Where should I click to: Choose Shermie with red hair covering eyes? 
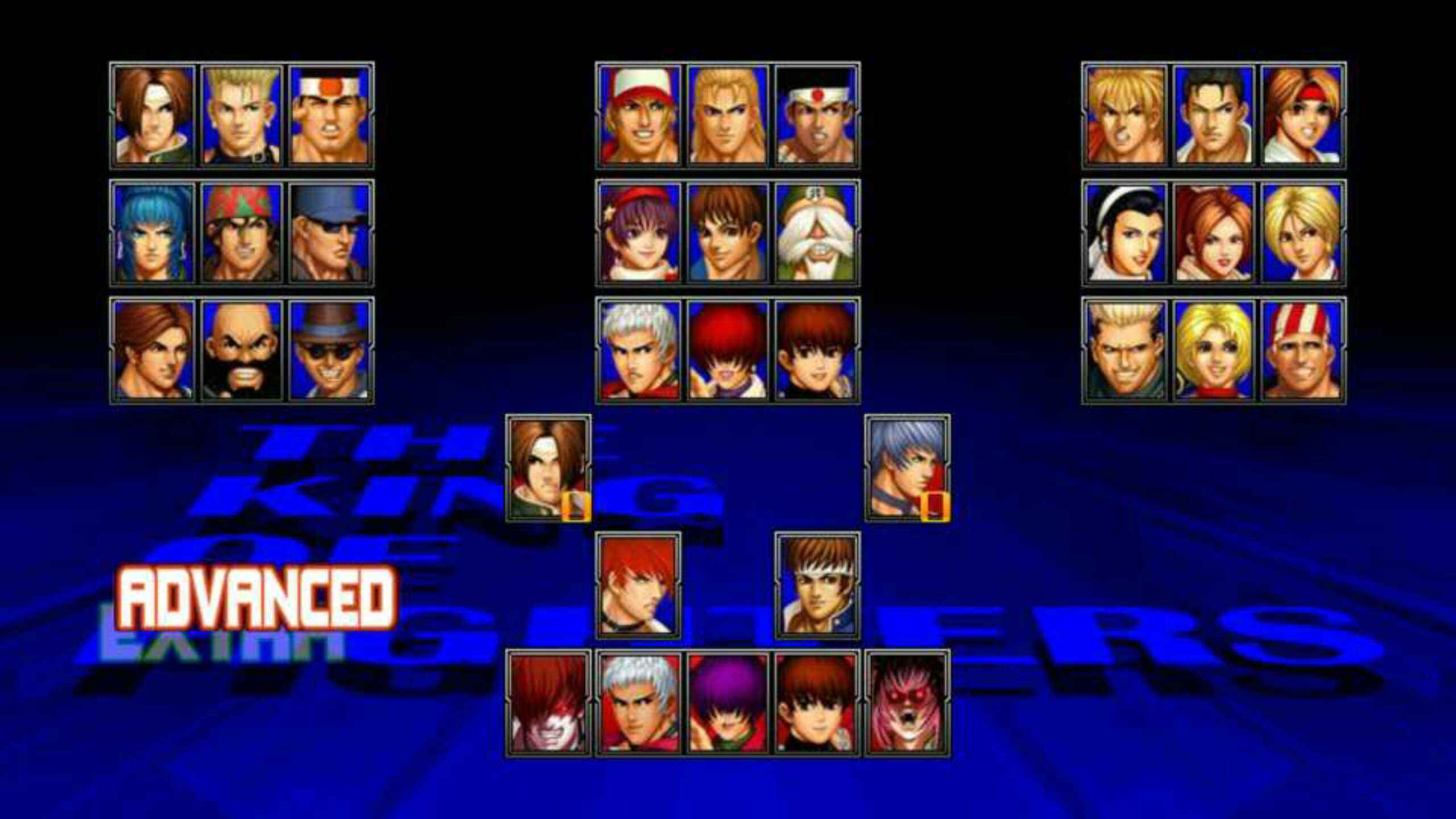pyautogui.click(x=727, y=350)
